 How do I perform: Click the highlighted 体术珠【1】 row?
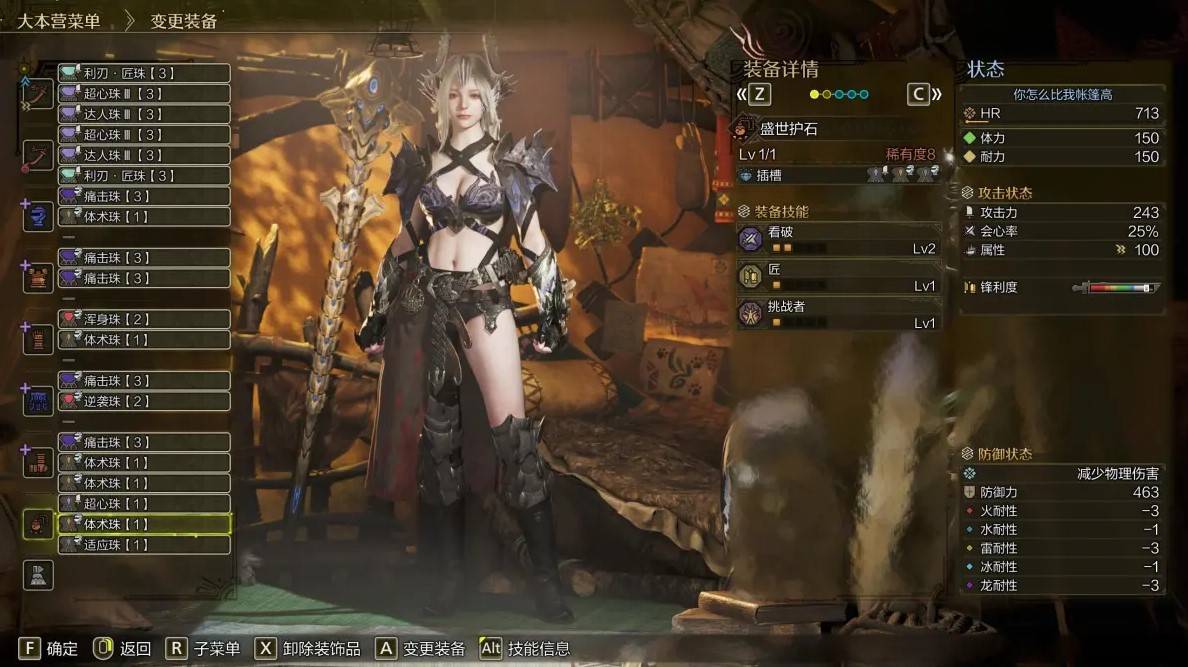pyautogui.click(x=144, y=524)
